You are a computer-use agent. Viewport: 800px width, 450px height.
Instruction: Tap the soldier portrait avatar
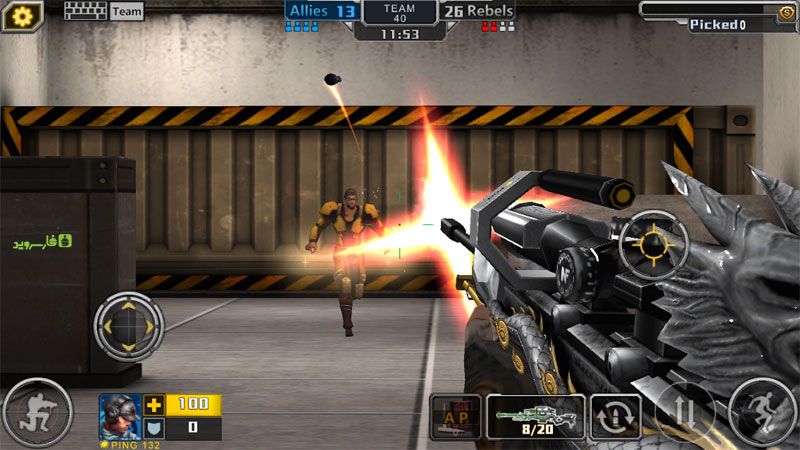[x=119, y=416]
